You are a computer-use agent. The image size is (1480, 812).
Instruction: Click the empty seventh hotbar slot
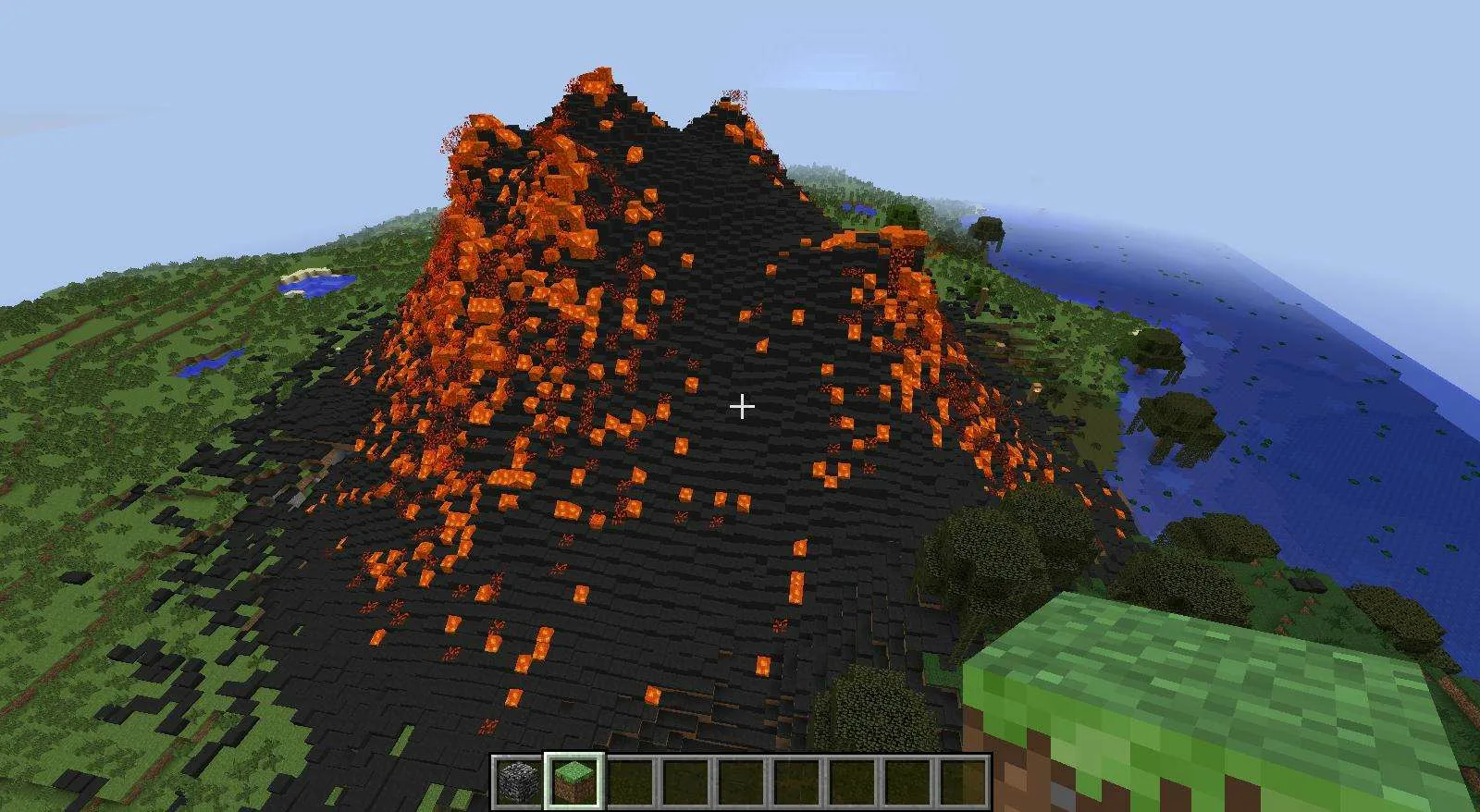click(851, 781)
